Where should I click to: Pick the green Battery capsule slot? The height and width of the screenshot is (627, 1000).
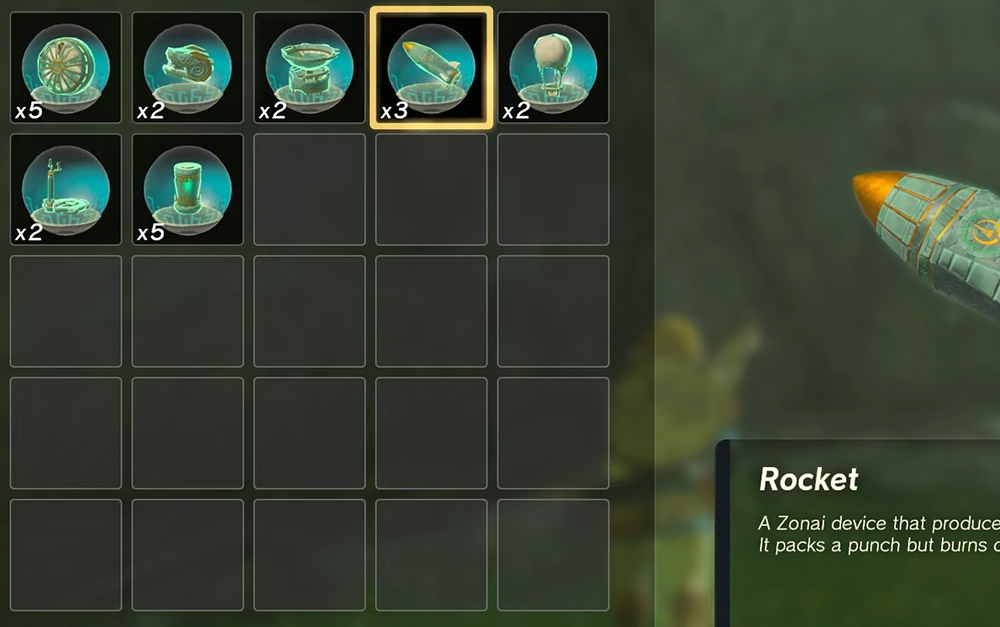click(188, 190)
